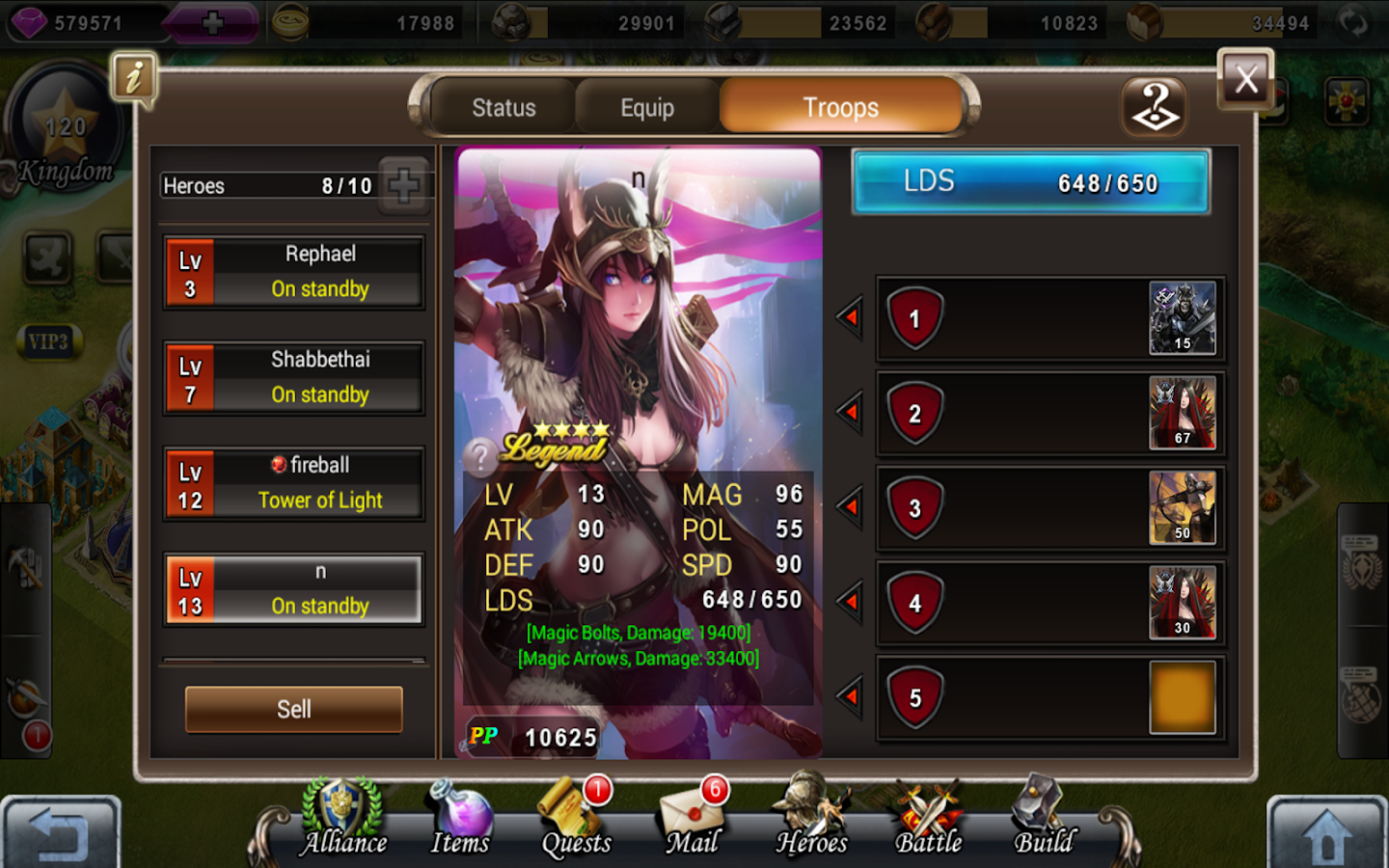Open the Alliance menu
1389x868 pixels.
tap(343, 818)
